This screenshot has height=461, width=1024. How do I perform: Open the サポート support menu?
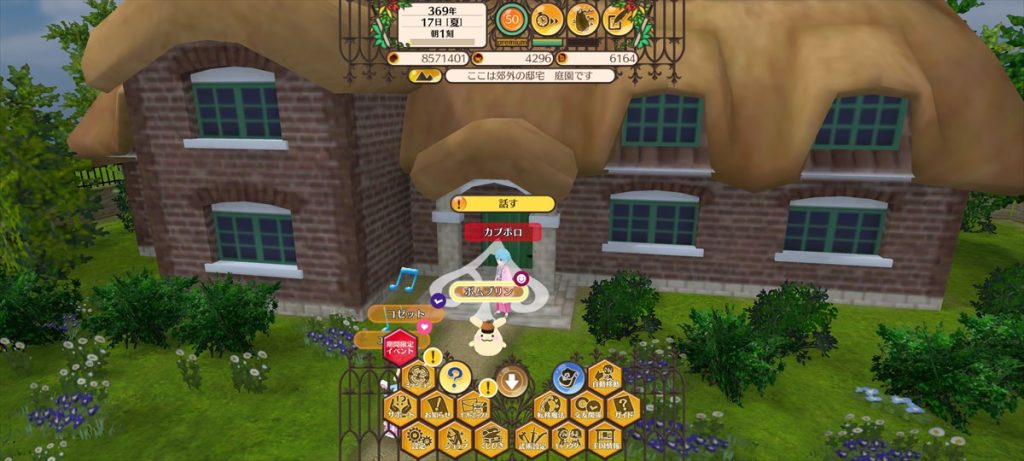point(400,407)
